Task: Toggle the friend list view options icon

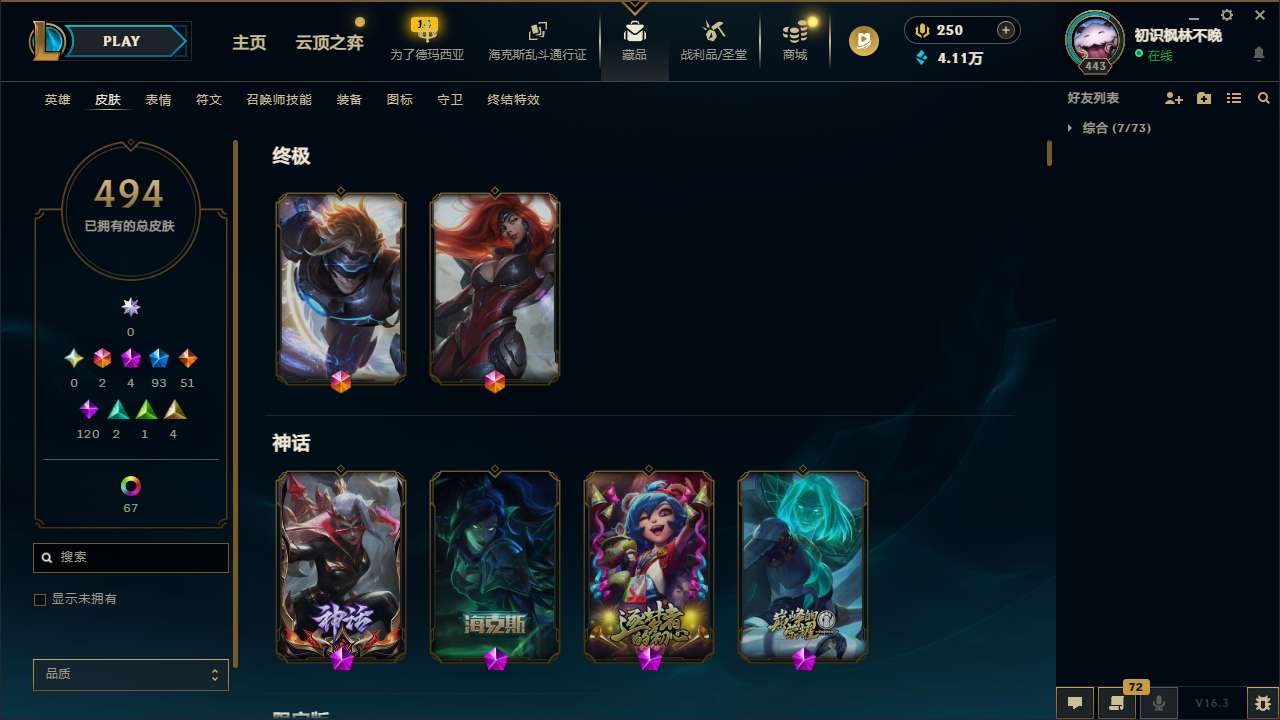Action: (x=1234, y=98)
